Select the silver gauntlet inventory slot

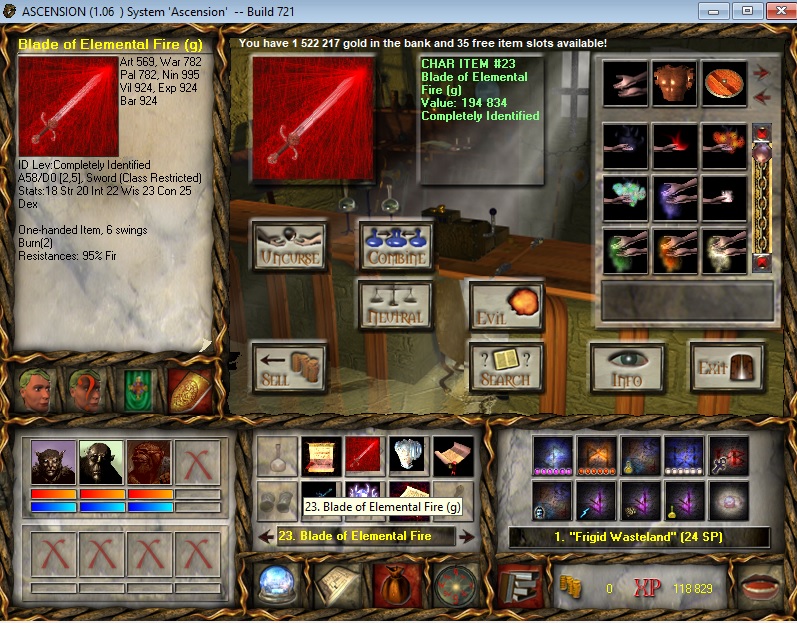point(409,456)
